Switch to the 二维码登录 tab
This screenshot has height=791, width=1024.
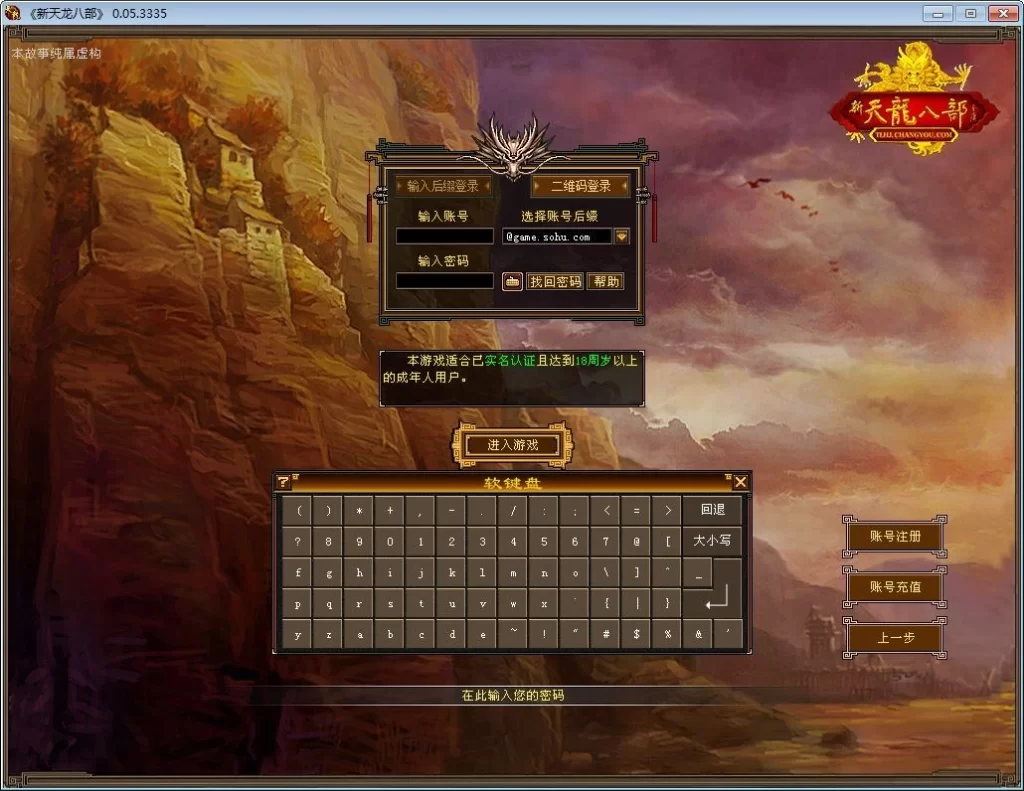pyautogui.click(x=580, y=186)
